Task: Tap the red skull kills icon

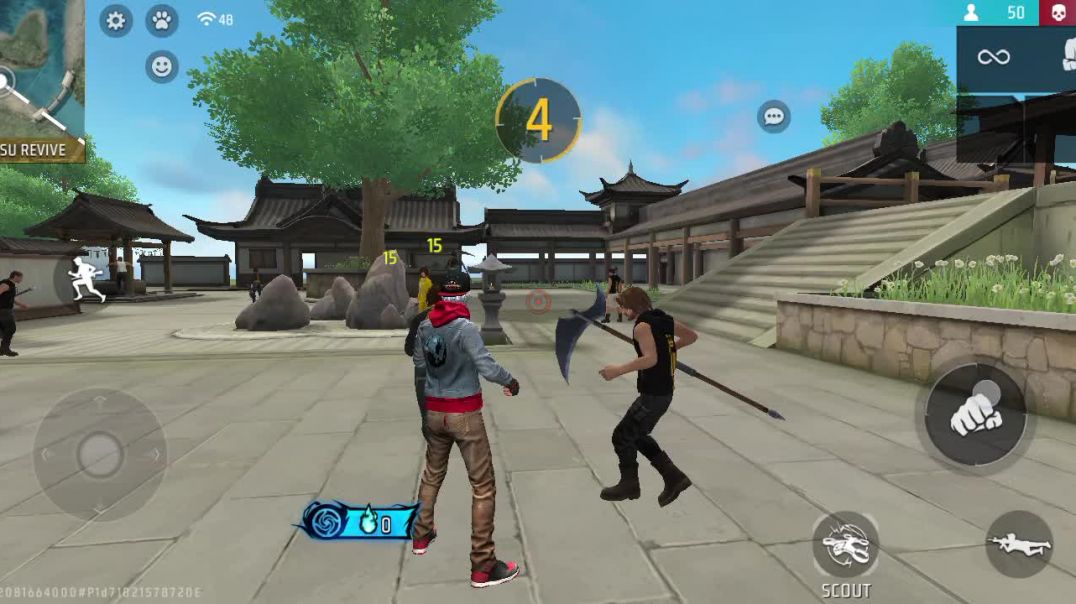Action: (1058, 12)
